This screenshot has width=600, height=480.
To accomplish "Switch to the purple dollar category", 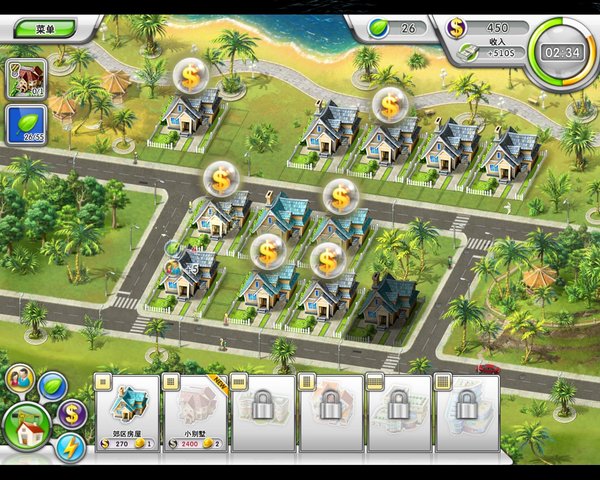I will (71, 413).
